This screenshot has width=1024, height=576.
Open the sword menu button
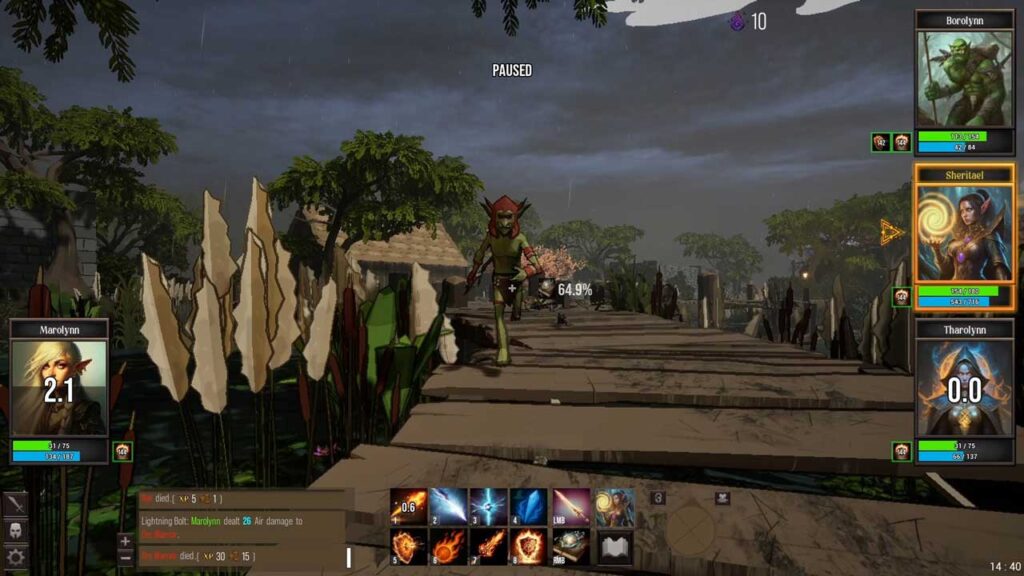[x=16, y=504]
